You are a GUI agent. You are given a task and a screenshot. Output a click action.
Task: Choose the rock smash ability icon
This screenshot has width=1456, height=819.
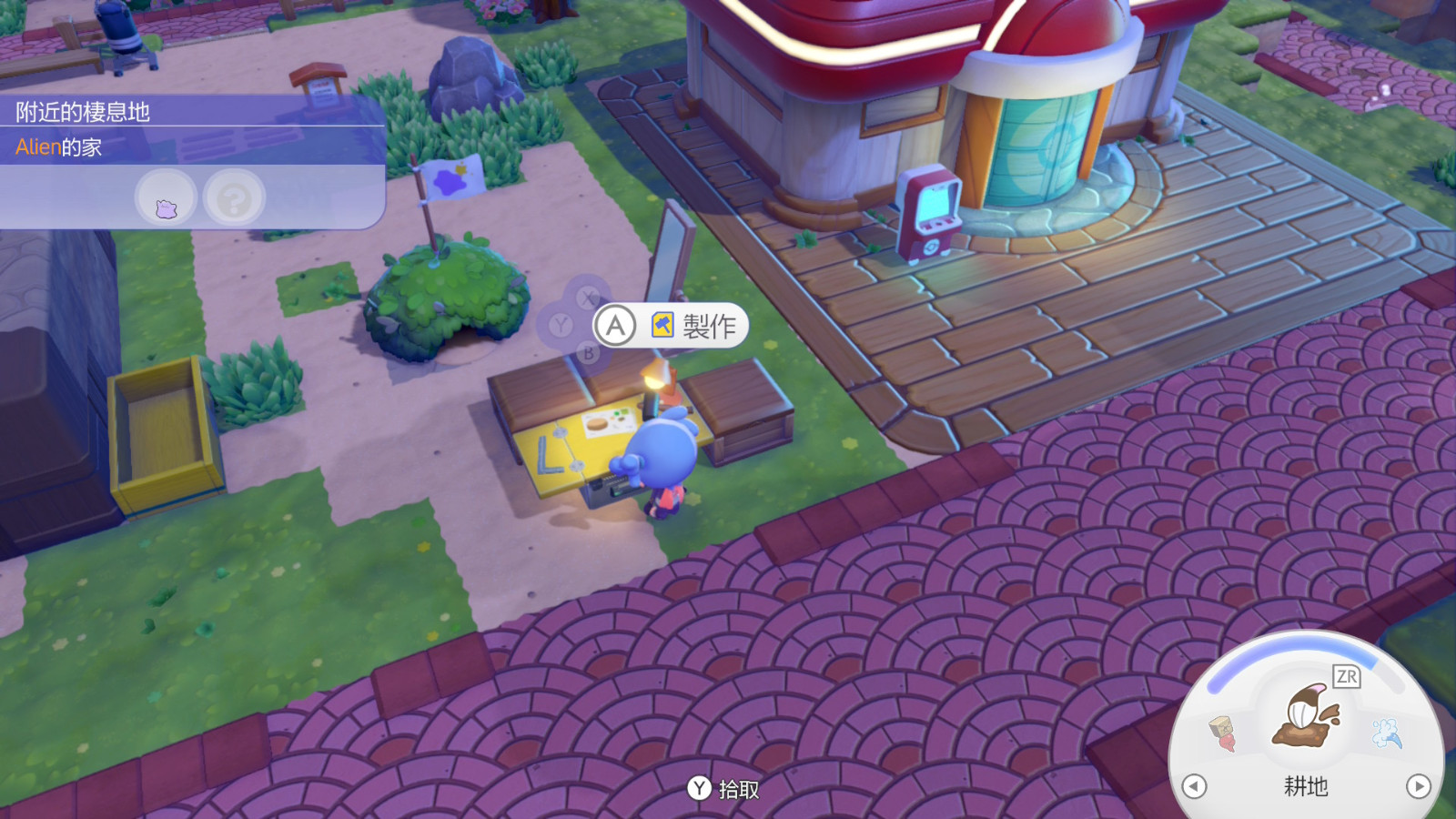(1223, 733)
